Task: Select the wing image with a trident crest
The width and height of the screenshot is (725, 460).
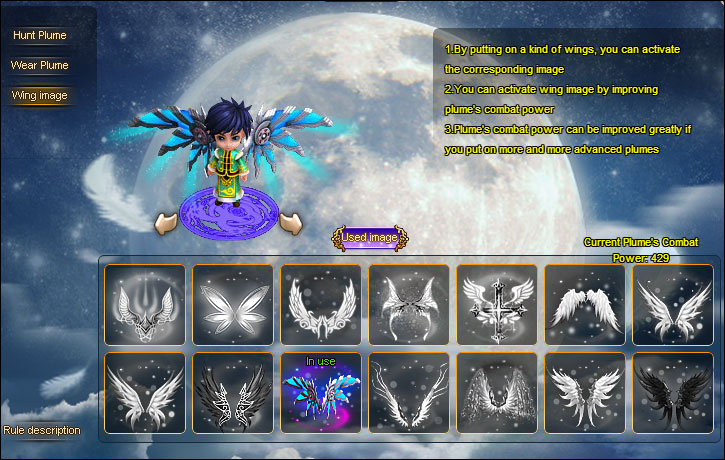Action: point(144,305)
